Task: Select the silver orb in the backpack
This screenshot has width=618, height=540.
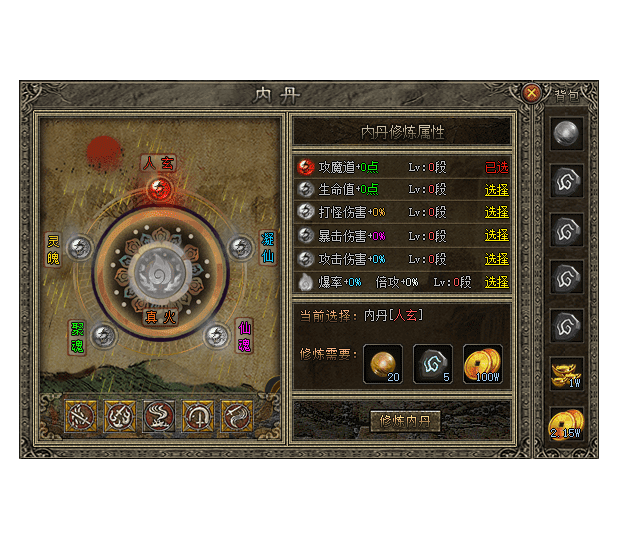Action: [569, 136]
